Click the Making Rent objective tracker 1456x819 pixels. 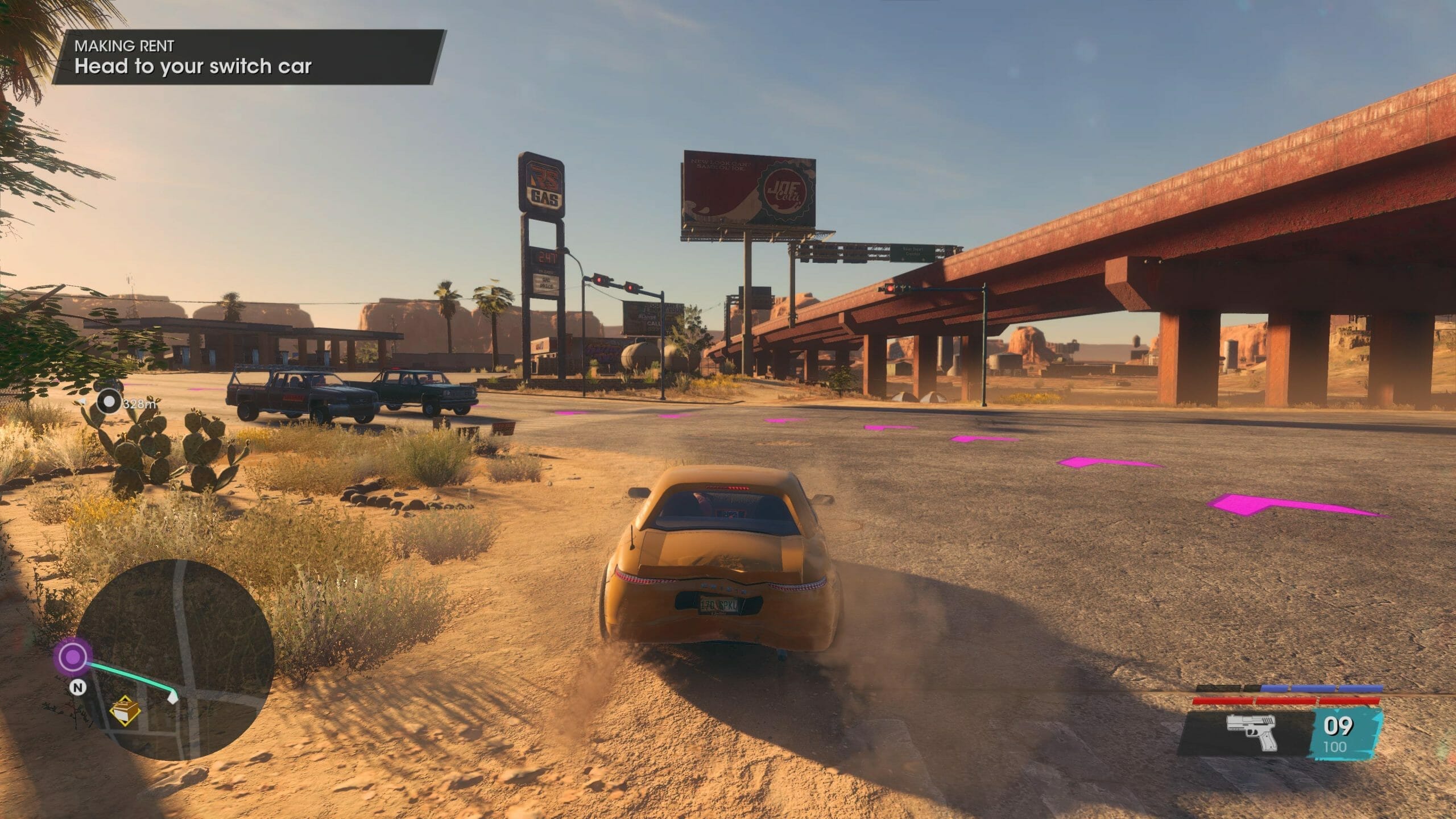click(x=249, y=57)
